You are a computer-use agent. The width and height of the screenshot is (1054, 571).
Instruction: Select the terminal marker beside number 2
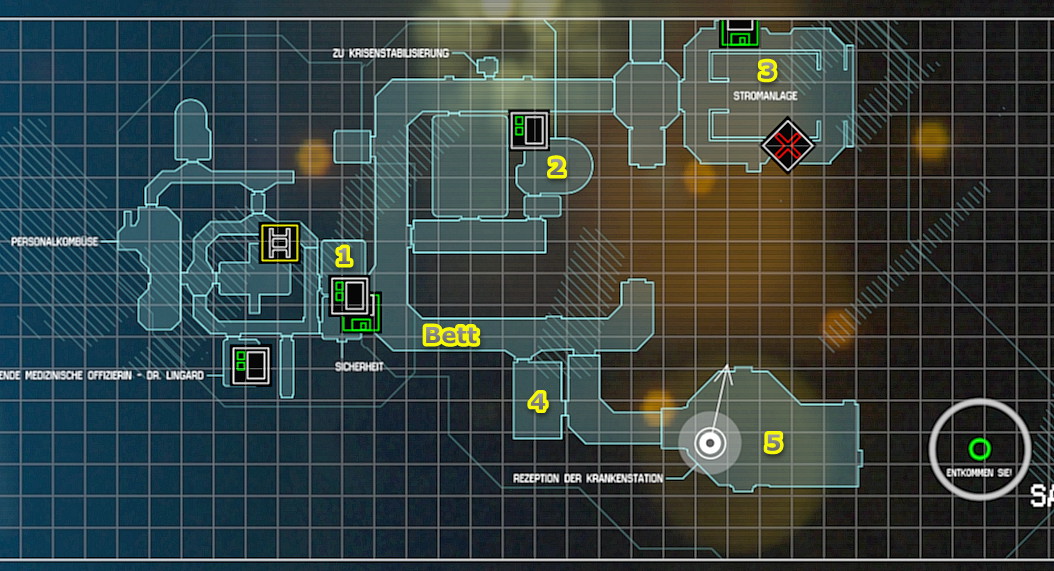click(529, 129)
